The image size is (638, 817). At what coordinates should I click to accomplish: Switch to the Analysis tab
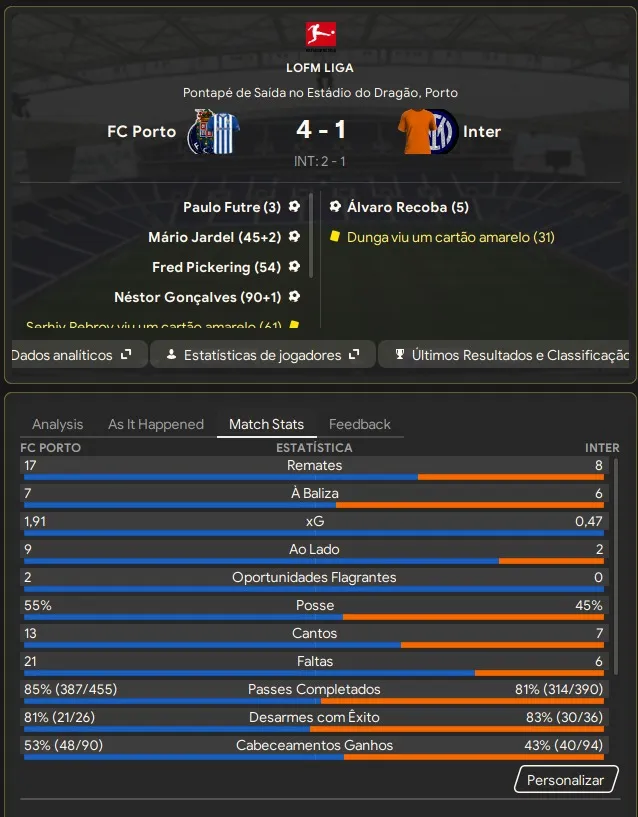tap(58, 424)
